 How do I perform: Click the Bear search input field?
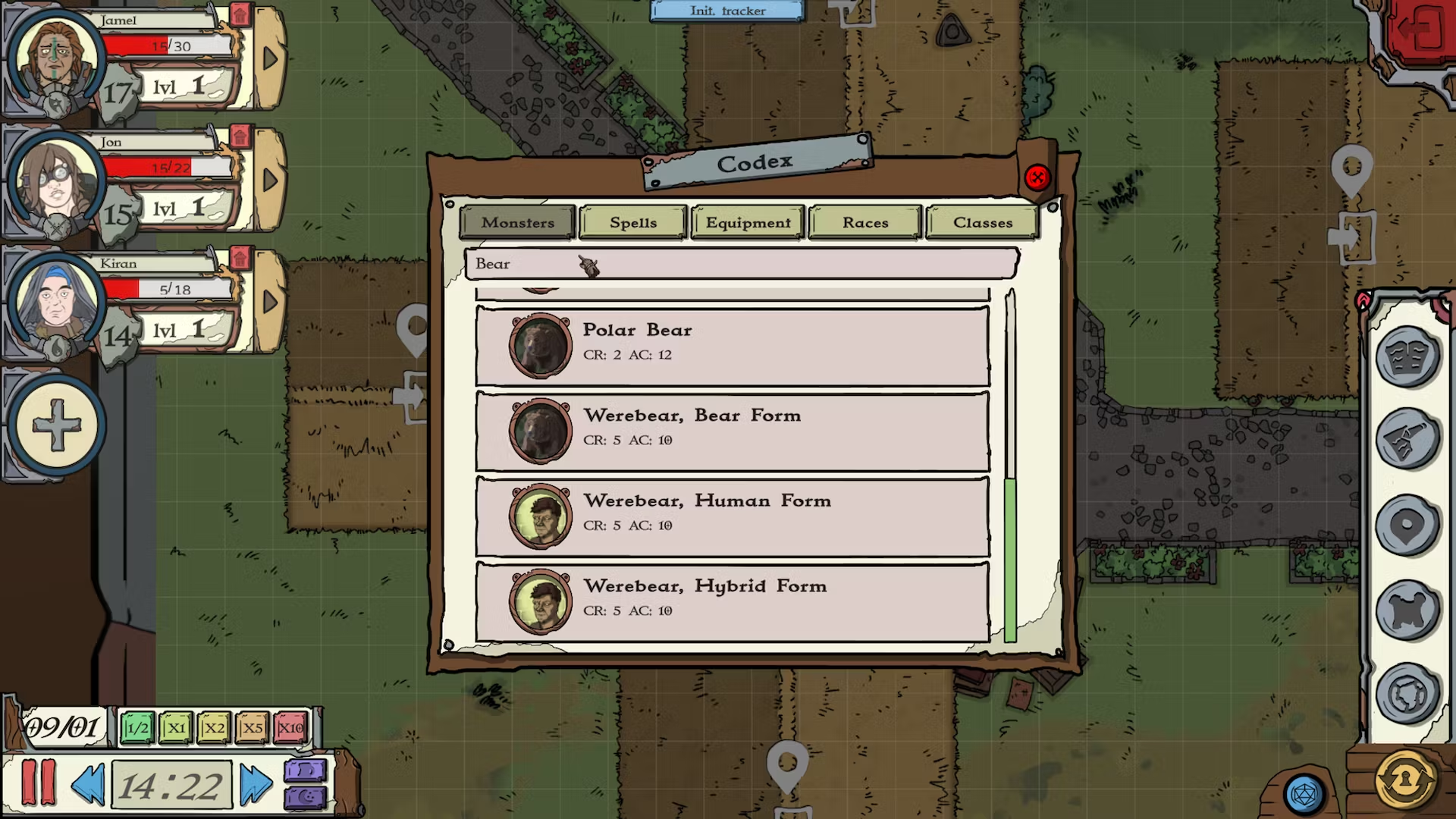point(742,263)
